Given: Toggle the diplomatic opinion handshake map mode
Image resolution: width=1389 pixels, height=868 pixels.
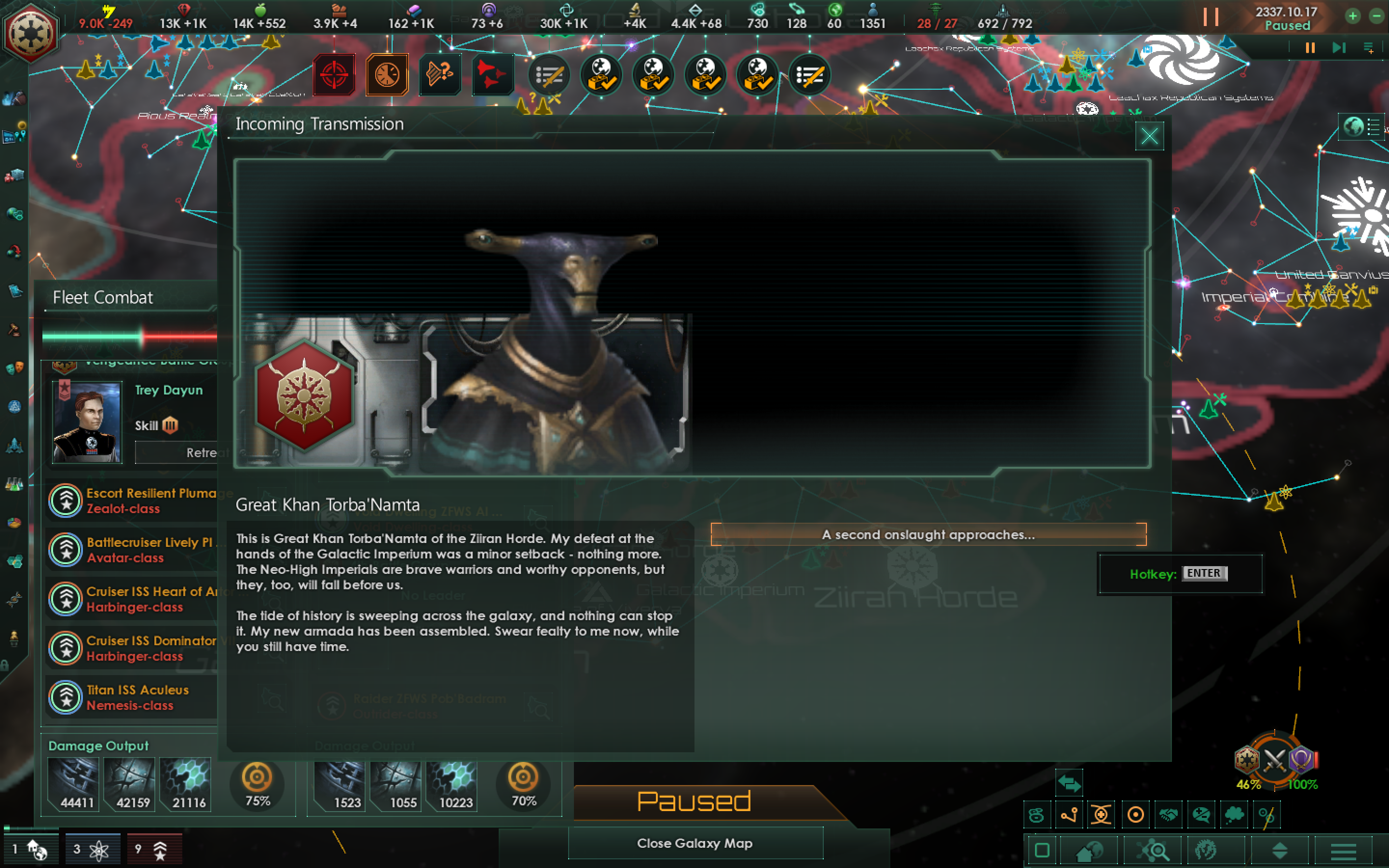Looking at the screenshot, I should (x=1168, y=814).
